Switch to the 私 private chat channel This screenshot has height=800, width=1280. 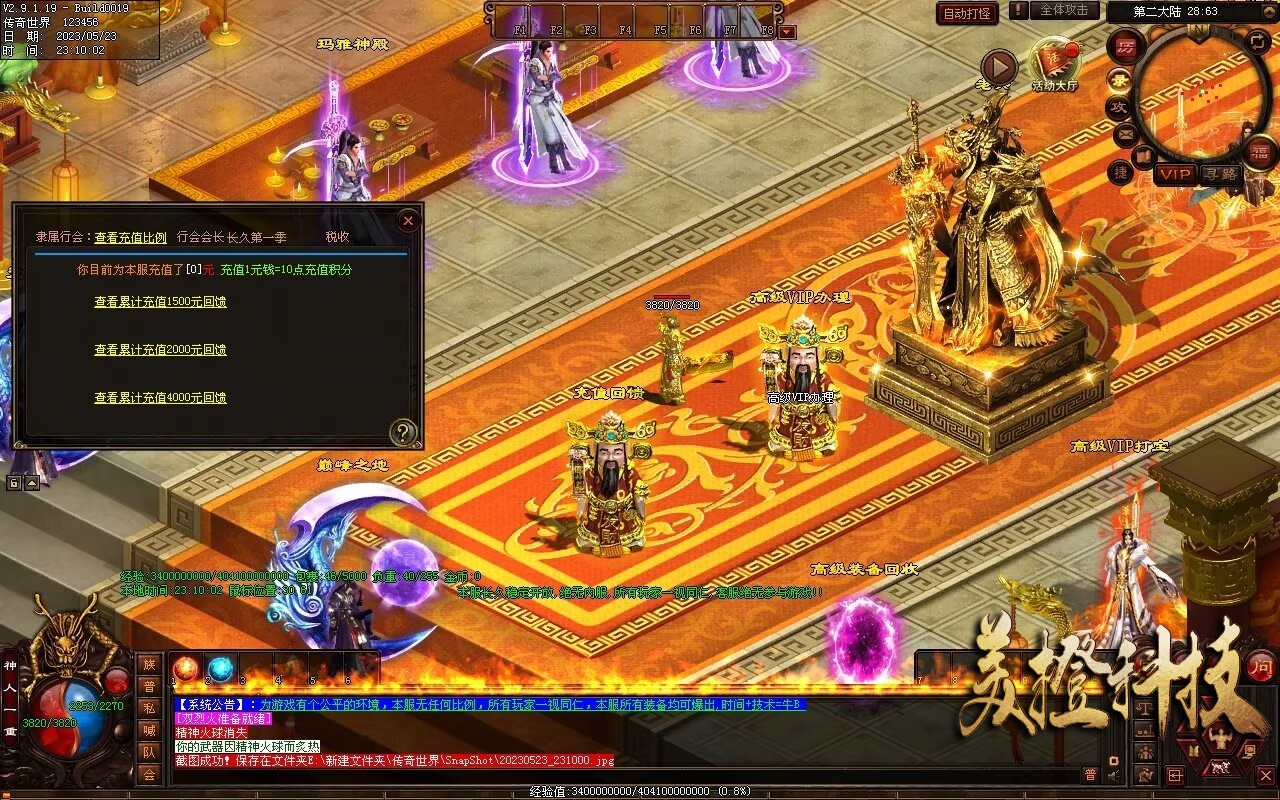click(149, 708)
